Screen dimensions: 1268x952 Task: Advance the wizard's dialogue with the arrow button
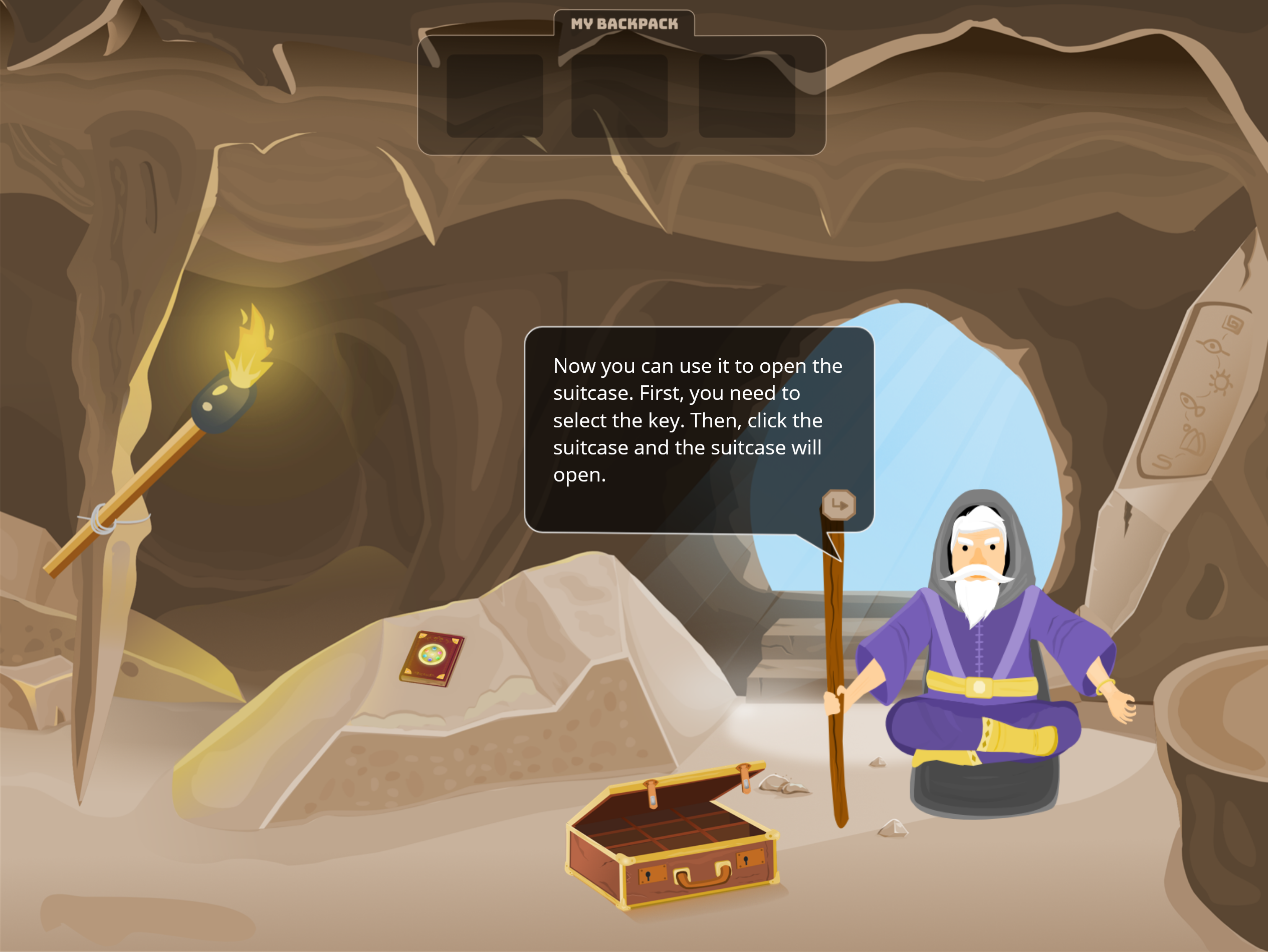pyautogui.click(x=838, y=505)
